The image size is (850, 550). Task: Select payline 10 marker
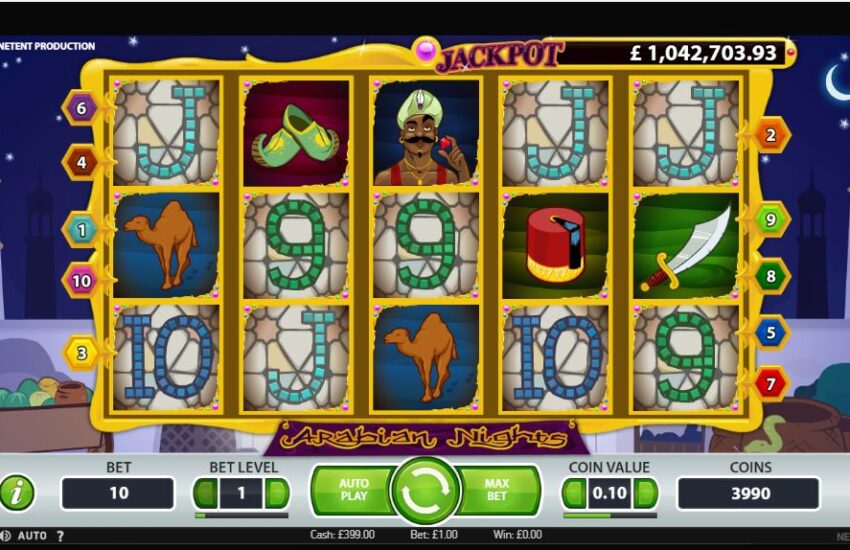point(80,281)
